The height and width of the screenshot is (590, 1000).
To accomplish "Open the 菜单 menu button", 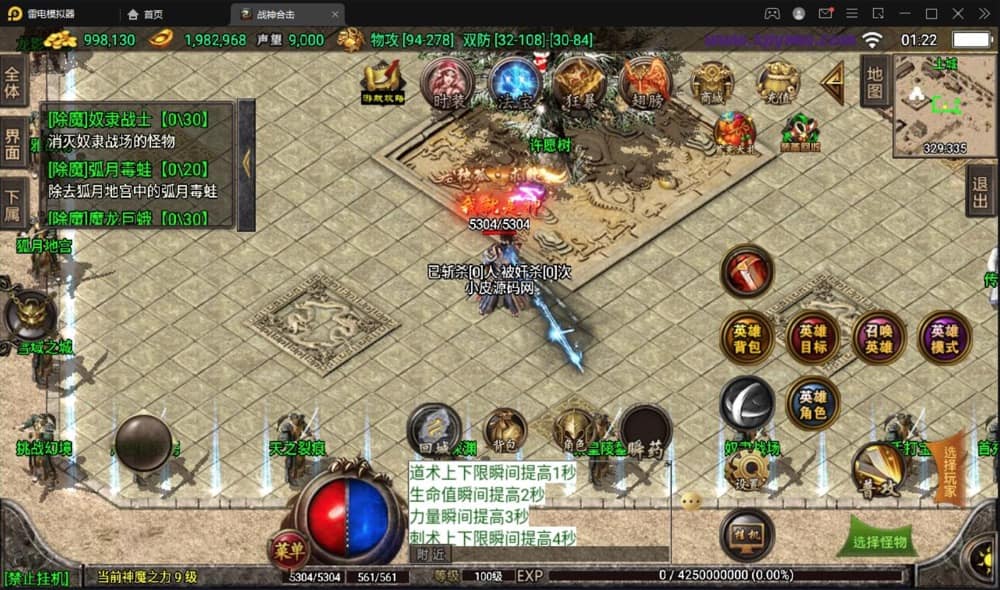I will 288,550.
